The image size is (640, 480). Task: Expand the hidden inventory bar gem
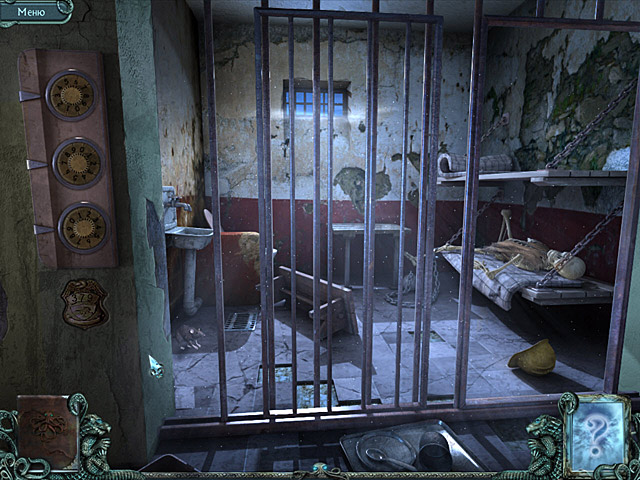(320, 468)
